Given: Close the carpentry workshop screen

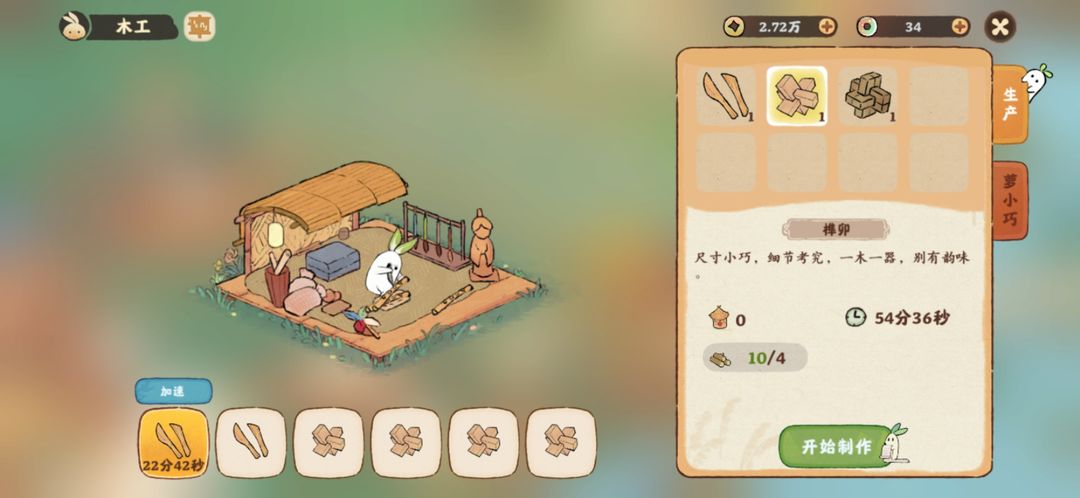Looking at the screenshot, I should [1000, 27].
